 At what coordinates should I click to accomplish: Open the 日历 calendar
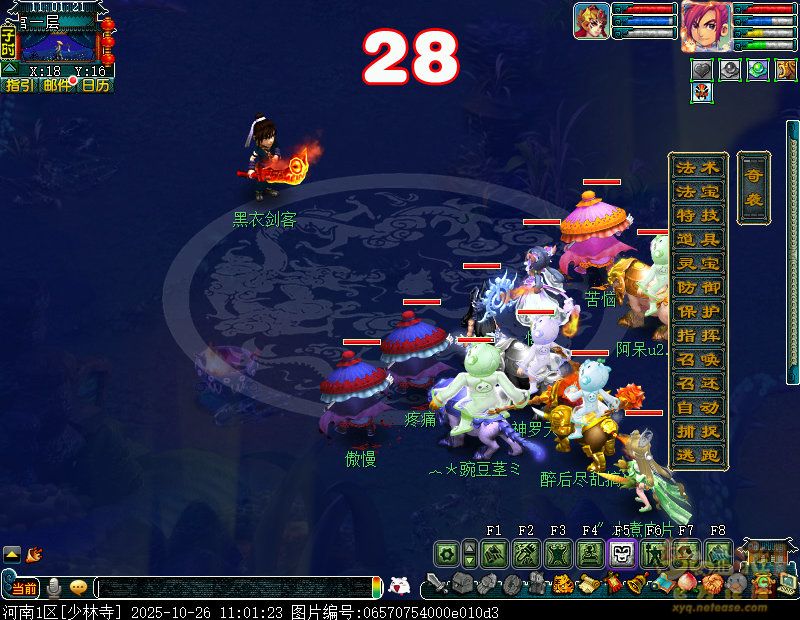click(x=95, y=86)
